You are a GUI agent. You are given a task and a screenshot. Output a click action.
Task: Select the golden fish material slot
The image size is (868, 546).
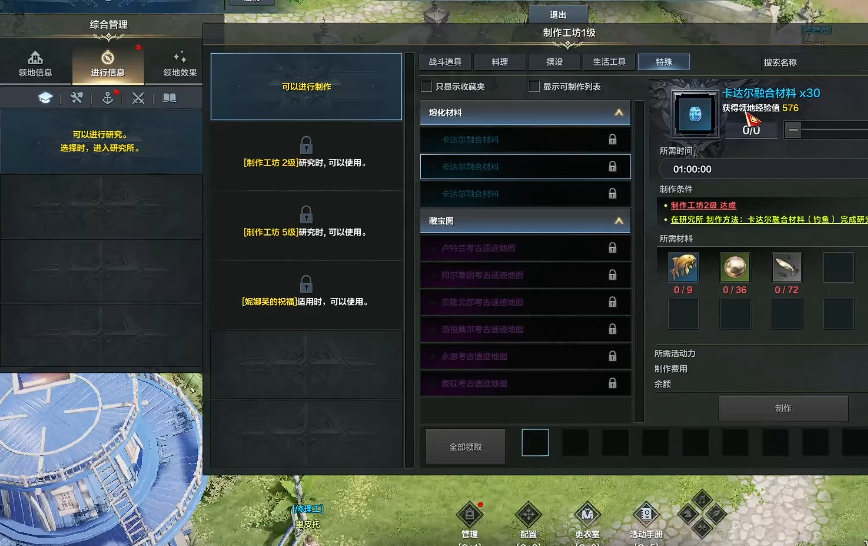683,267
